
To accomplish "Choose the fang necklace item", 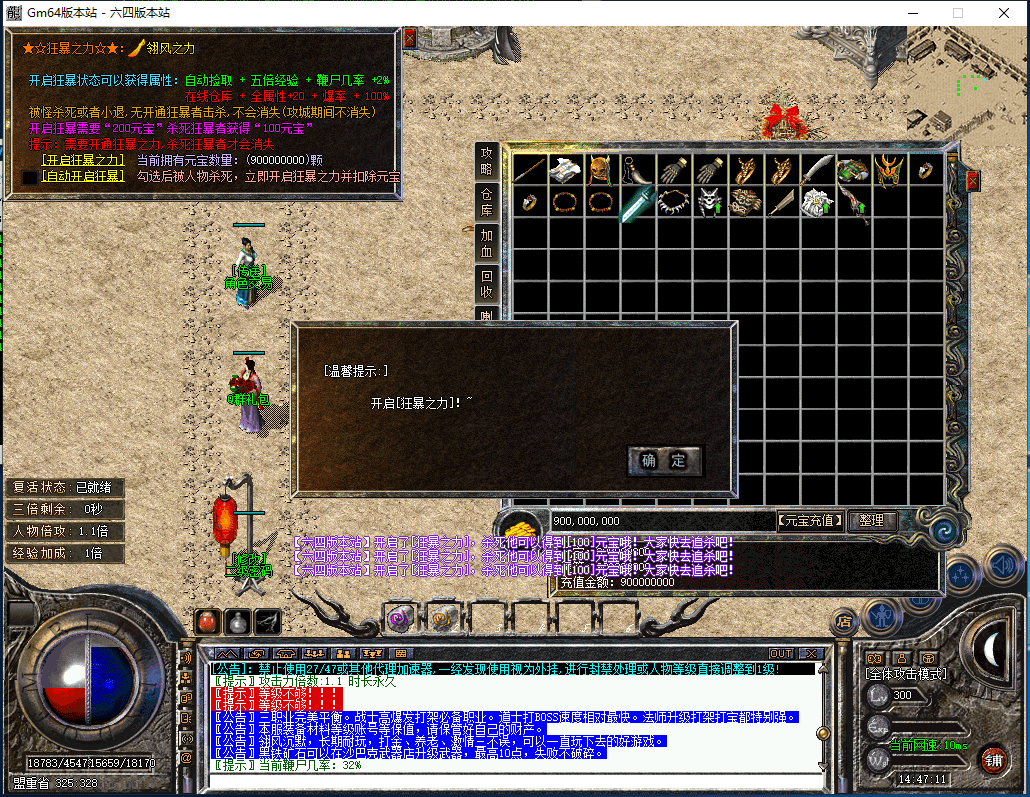I will pos(673,202).
